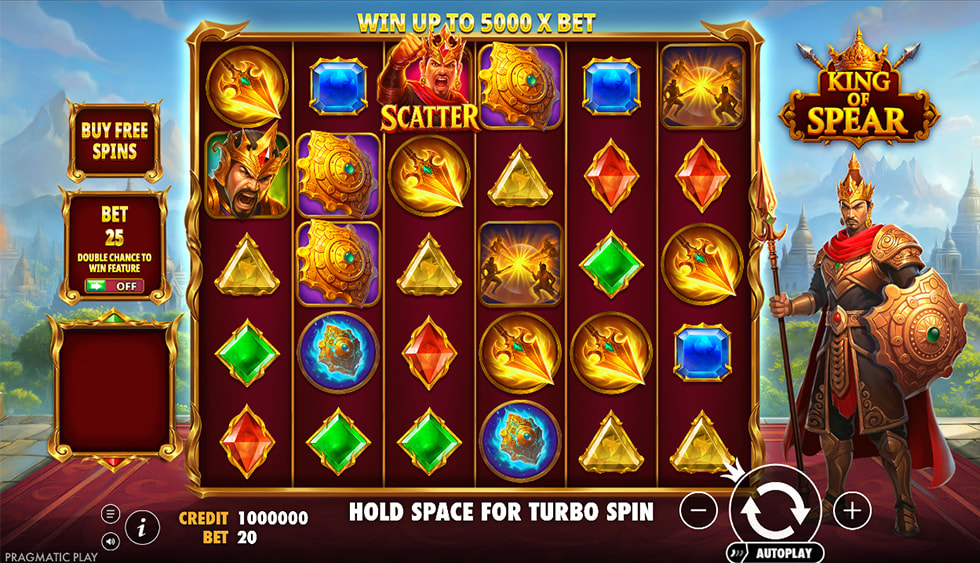Spin the reels with the circular arrows button
The width and height of the screenshot is (980, 563).
pyautogui.click(x=774, y=510)
